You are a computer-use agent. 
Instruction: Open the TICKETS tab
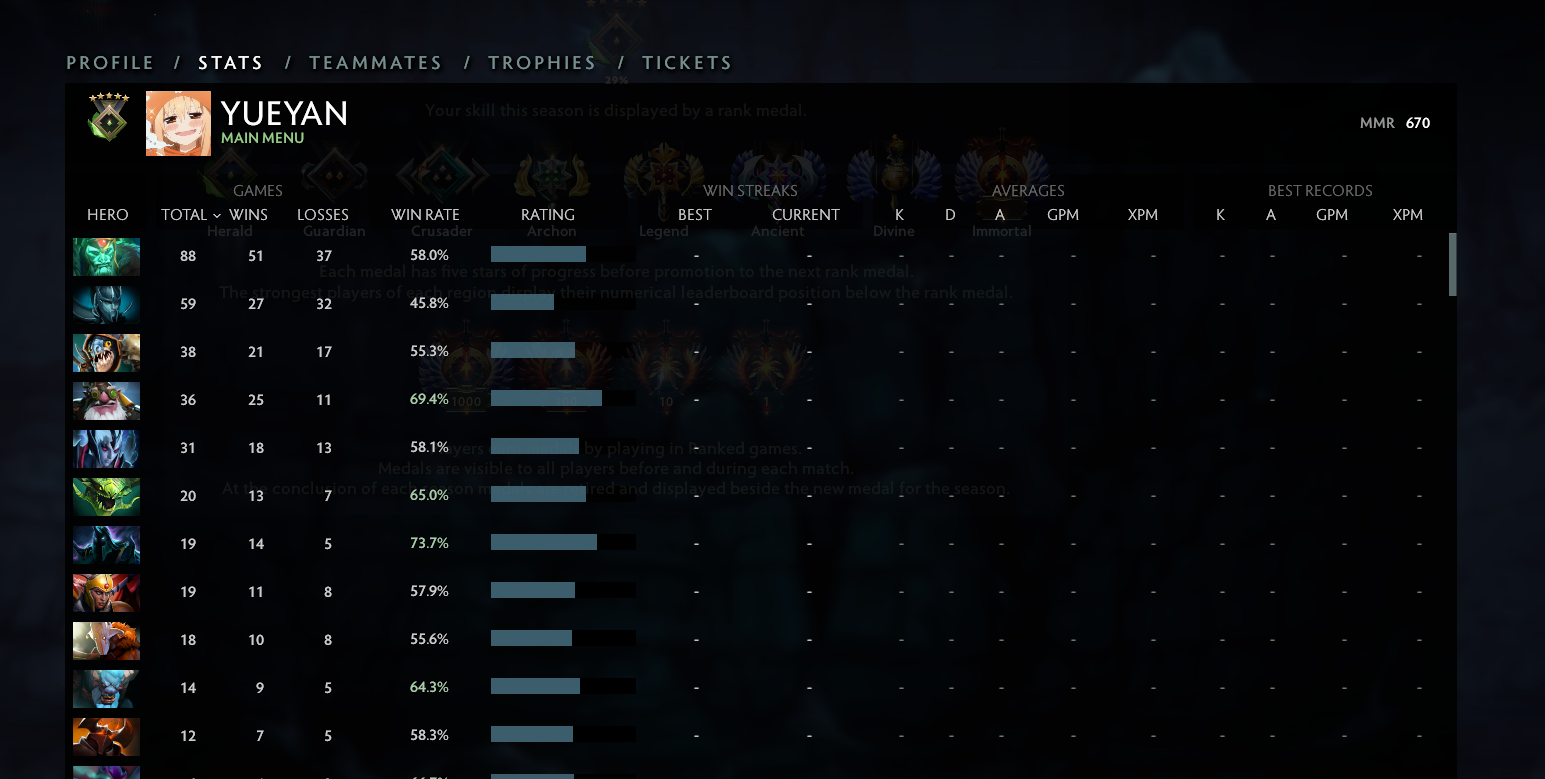pos(687,62)
